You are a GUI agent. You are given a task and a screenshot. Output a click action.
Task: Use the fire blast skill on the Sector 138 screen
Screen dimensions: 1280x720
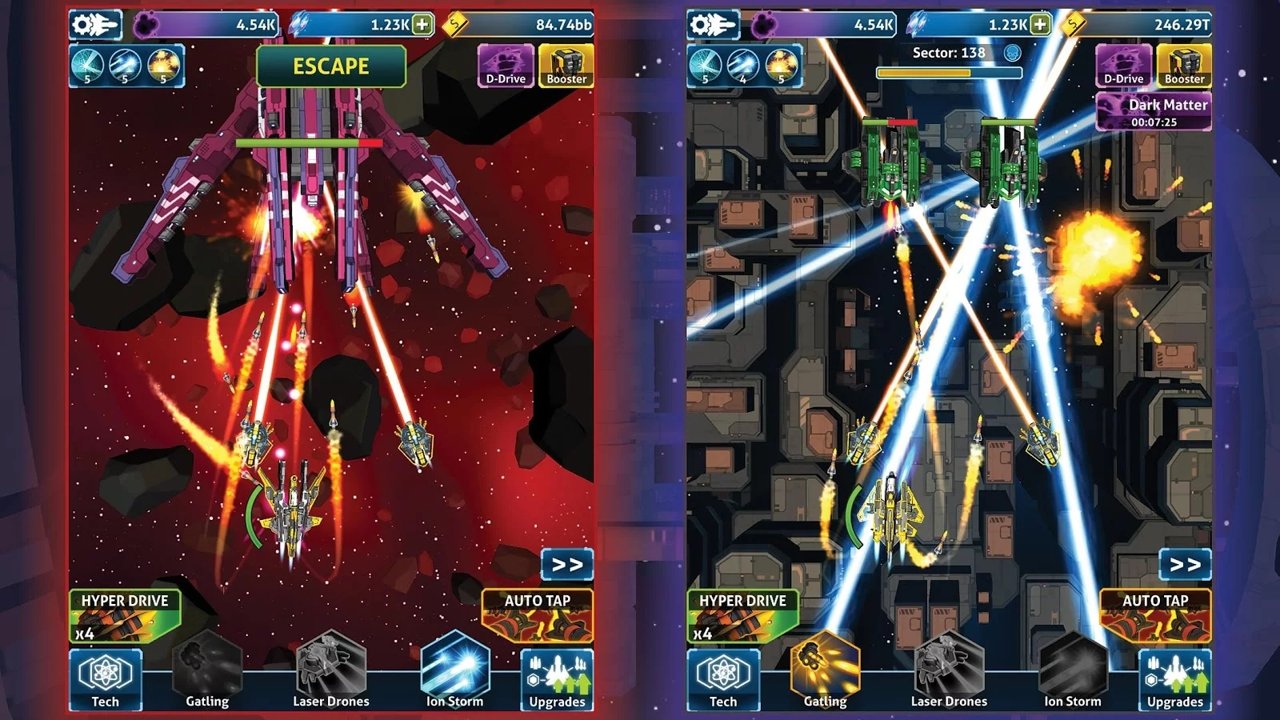coord(782,65)
